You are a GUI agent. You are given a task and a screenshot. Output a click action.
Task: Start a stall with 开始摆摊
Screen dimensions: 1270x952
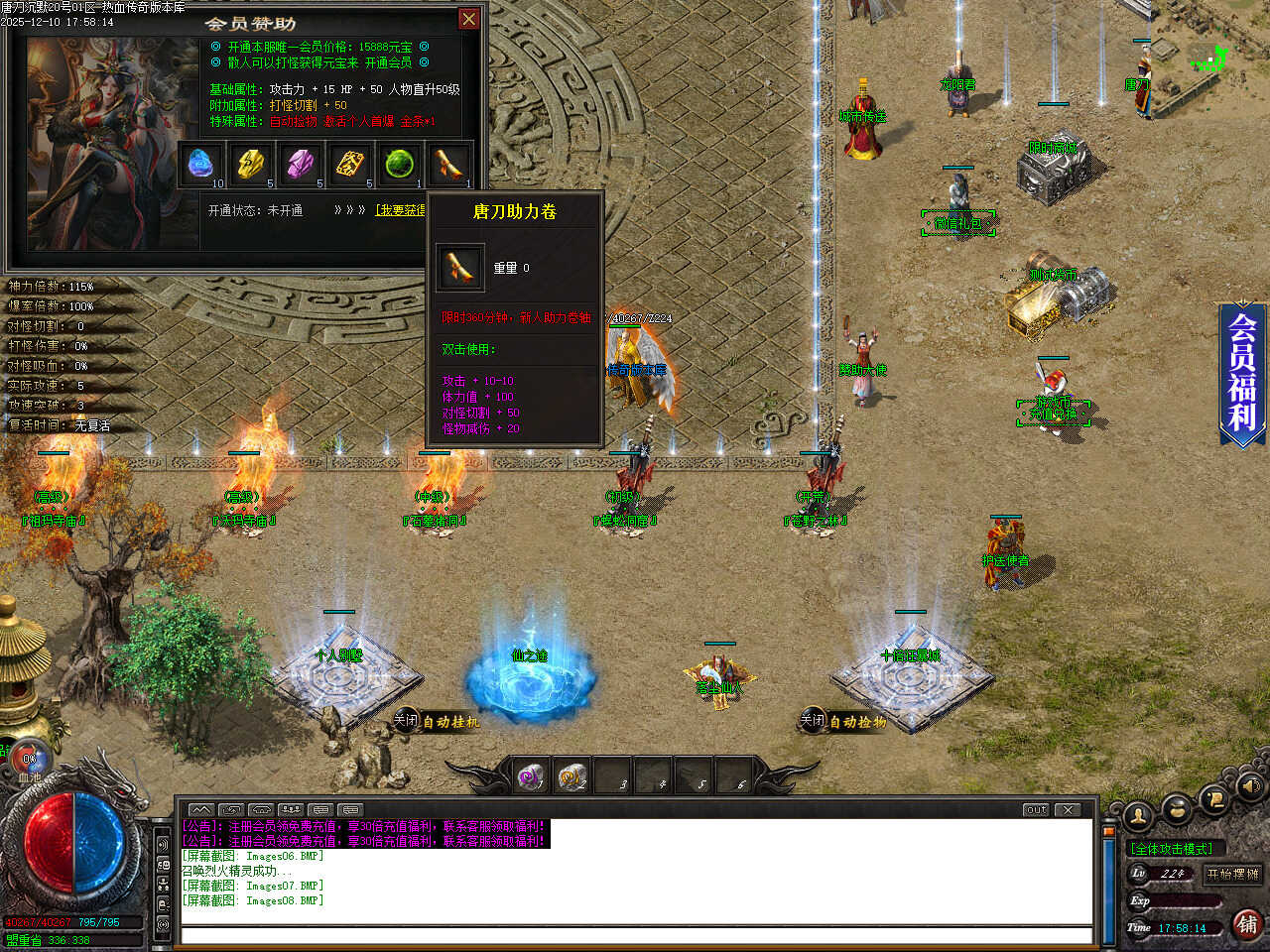[x=1232, y=874]
